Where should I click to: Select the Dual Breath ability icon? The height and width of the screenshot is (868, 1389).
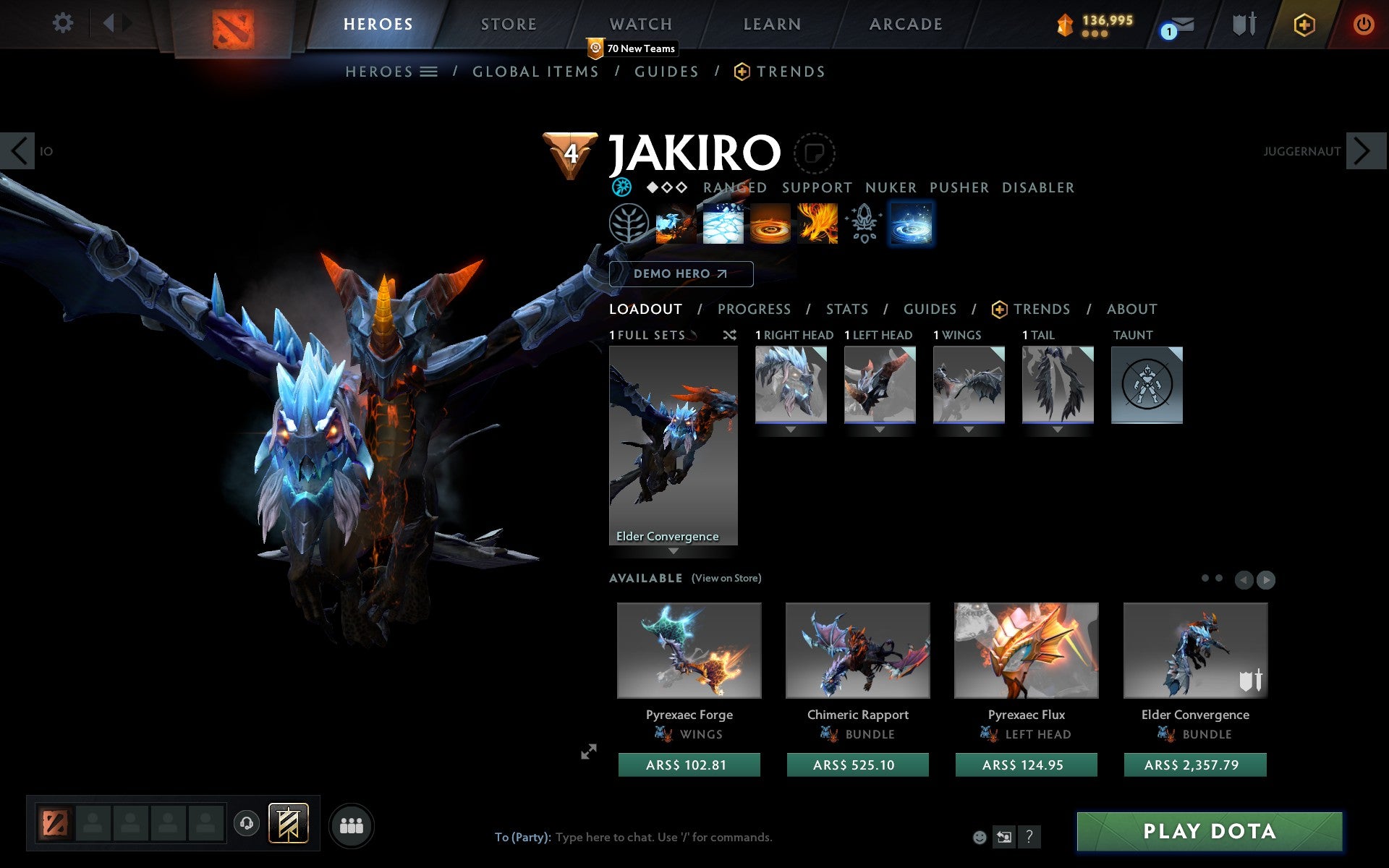point(676,224)
